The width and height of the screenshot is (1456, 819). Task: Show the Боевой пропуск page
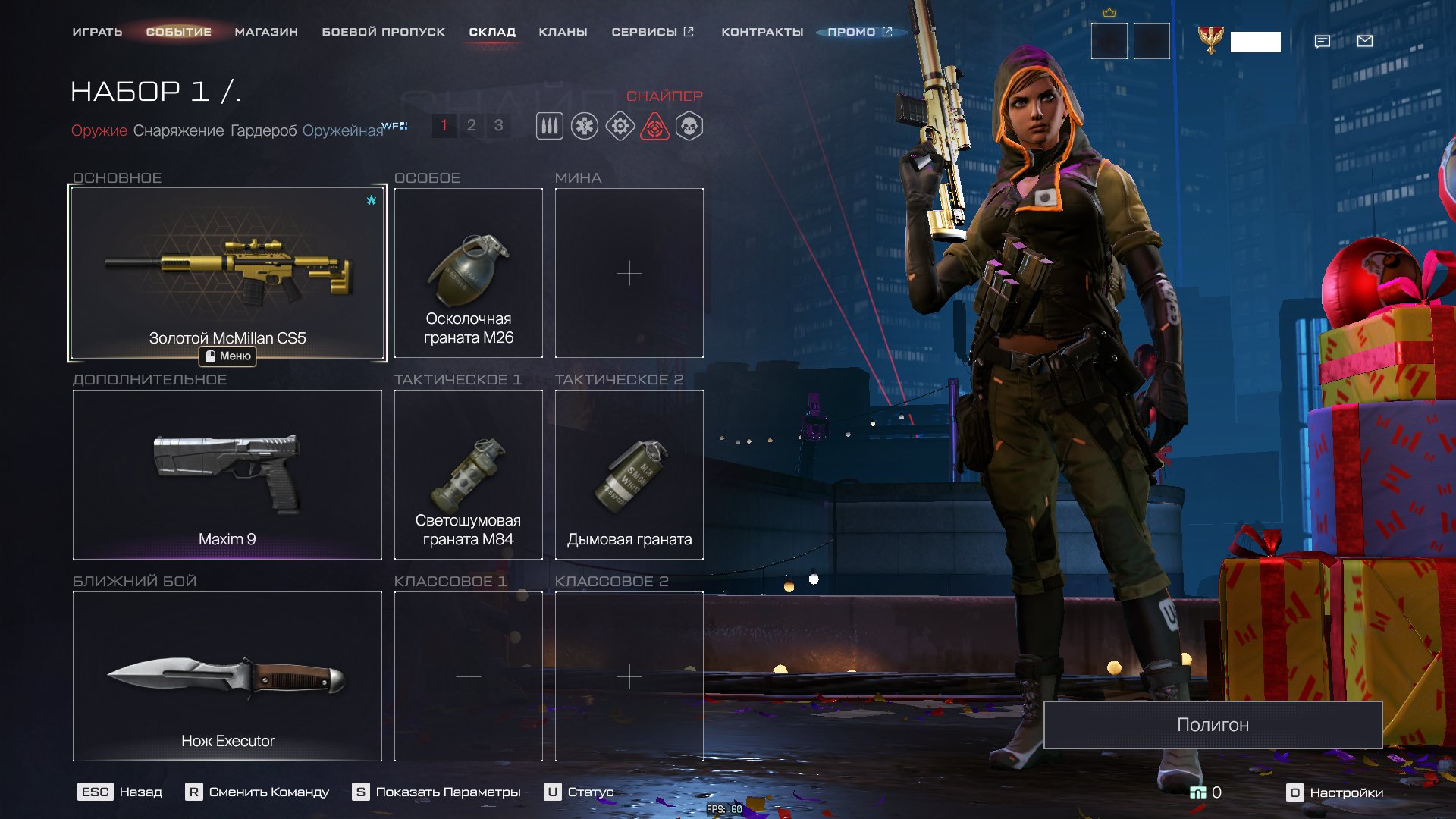coord(383,32)
